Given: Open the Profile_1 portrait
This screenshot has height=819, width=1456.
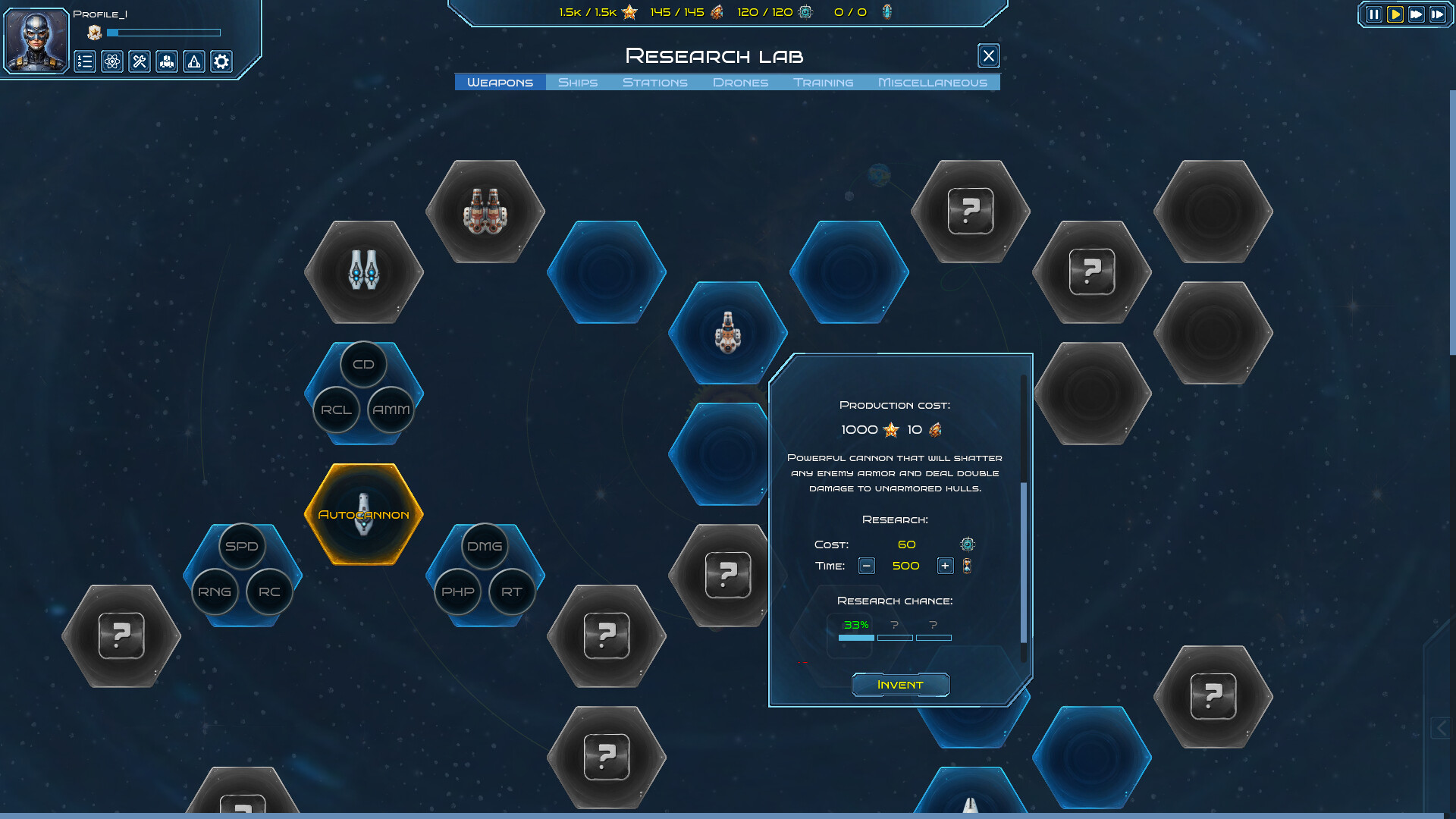Looking at the screenshot, I should point(36,39).
